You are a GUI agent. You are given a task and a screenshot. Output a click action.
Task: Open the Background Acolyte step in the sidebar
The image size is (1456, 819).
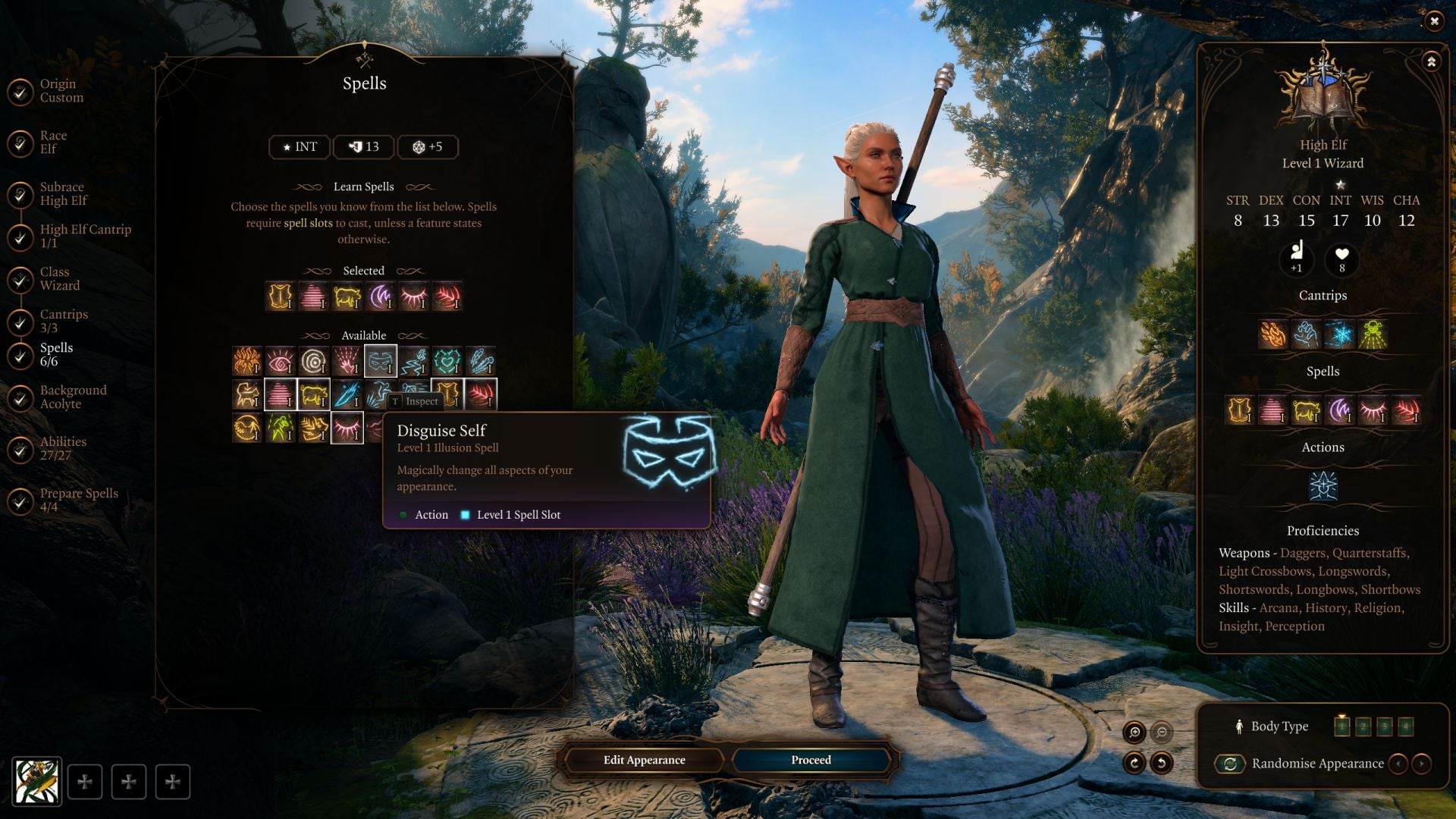click(x=74, y=397)
